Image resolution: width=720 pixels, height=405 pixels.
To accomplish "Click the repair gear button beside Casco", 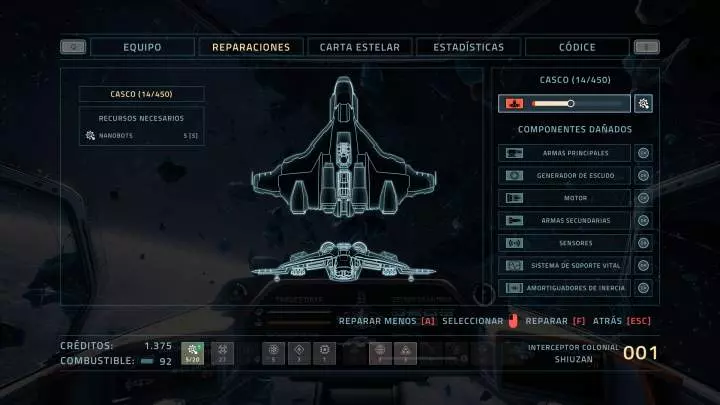I will [644, 103].
